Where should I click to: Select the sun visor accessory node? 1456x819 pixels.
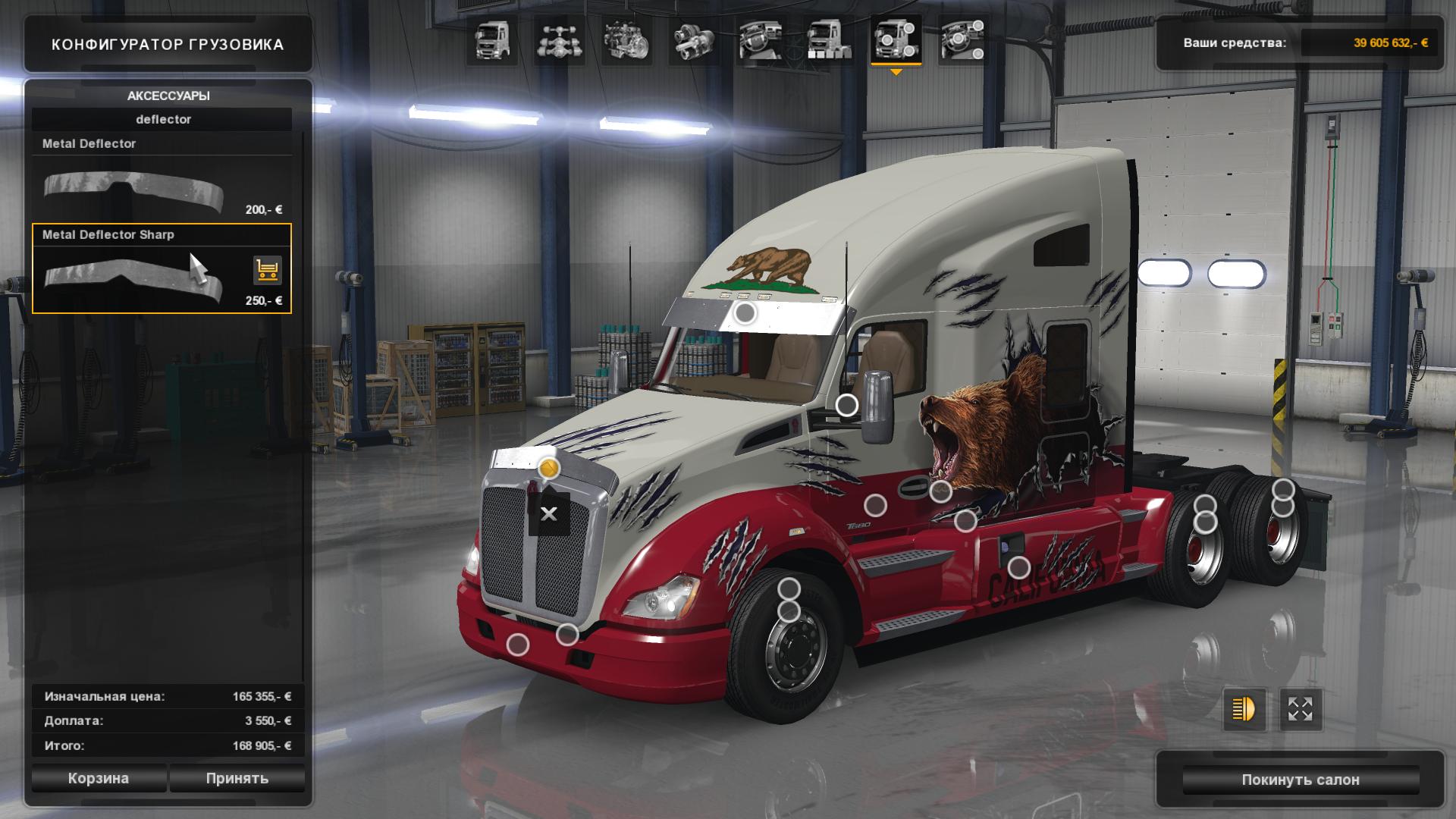[x=745, y=312]
